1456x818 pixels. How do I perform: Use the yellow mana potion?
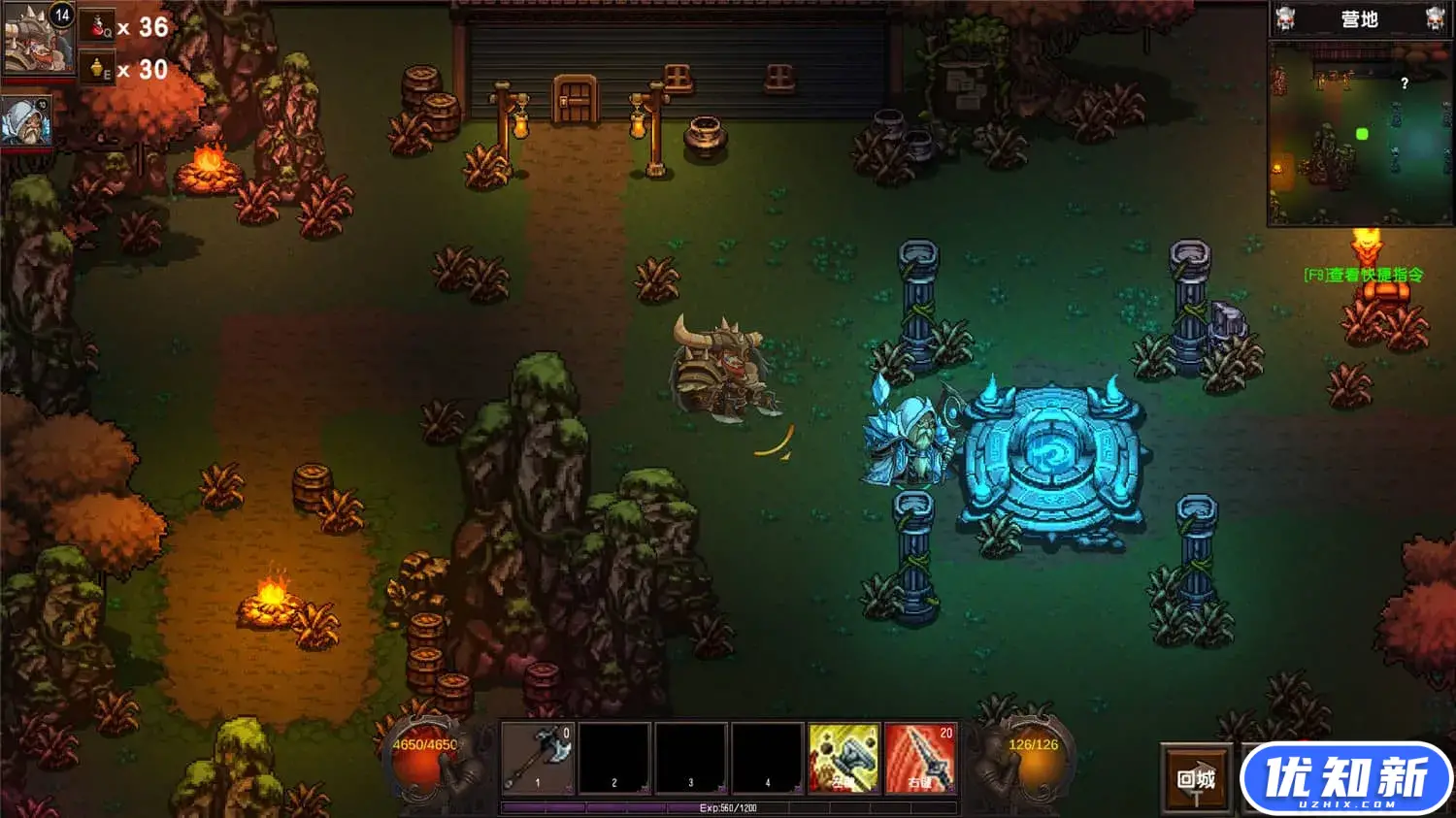coord(98,69)
